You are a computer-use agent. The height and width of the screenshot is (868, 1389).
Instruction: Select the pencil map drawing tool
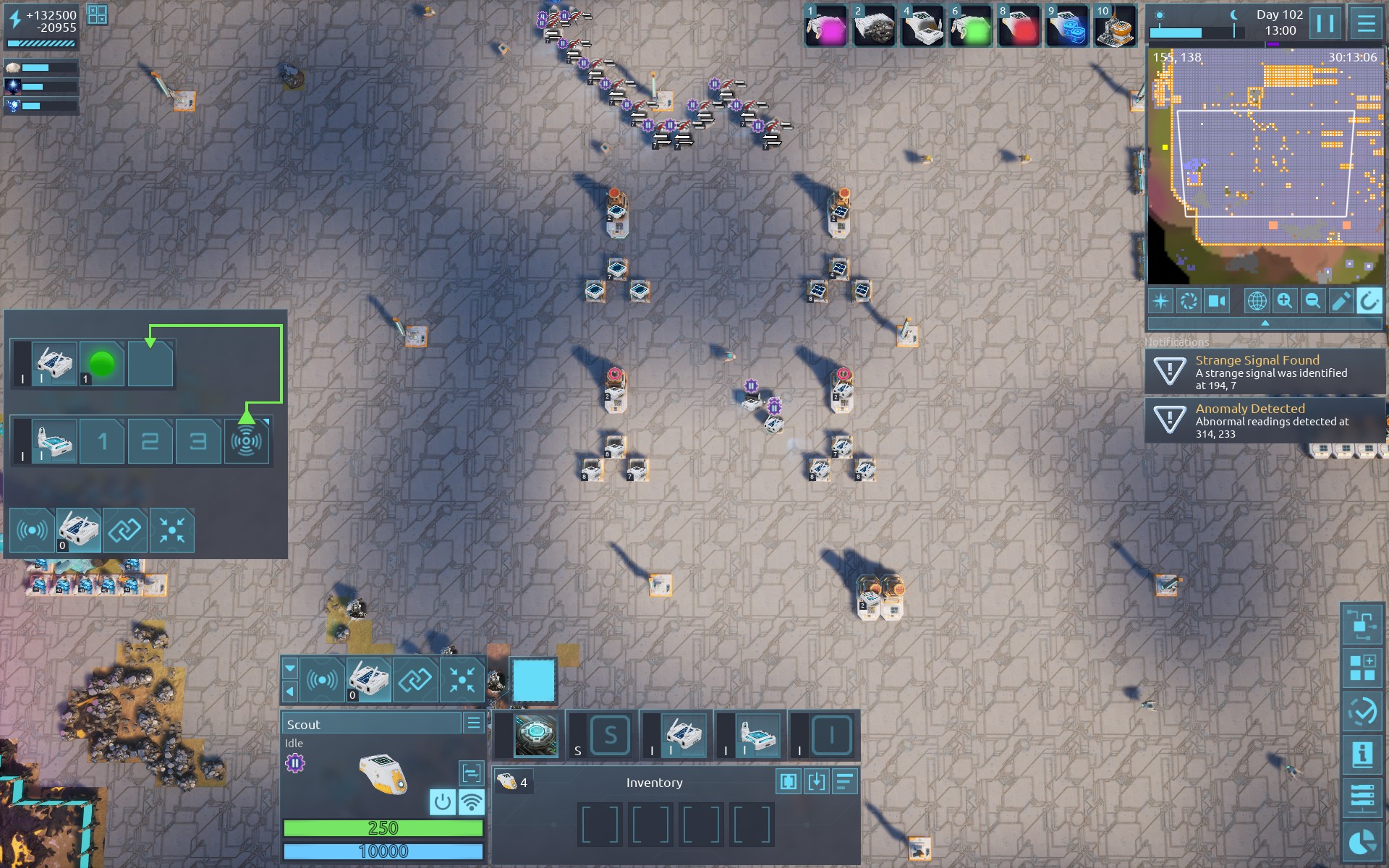1341,301
